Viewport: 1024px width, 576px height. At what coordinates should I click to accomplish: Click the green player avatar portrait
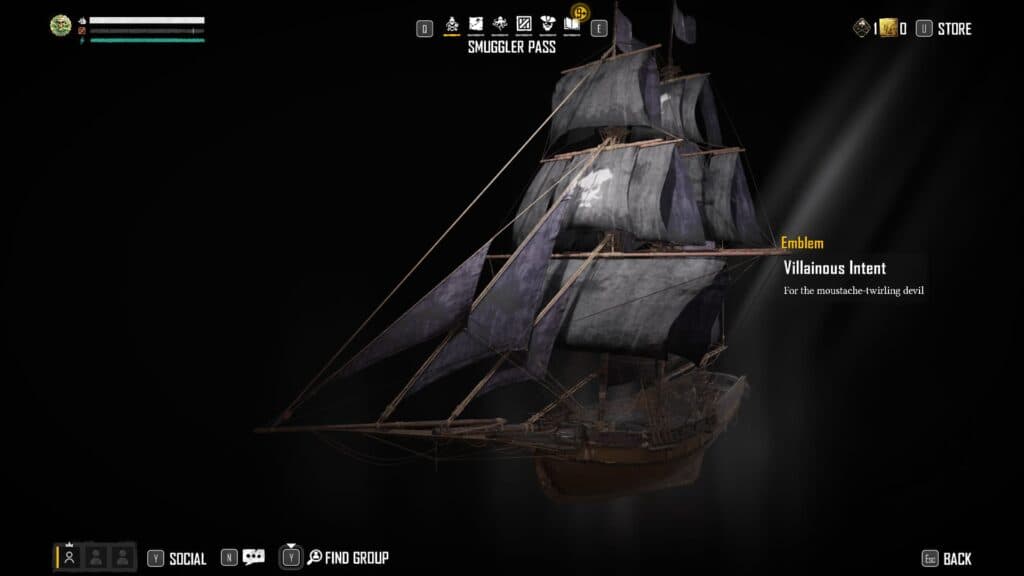point(61,26)
